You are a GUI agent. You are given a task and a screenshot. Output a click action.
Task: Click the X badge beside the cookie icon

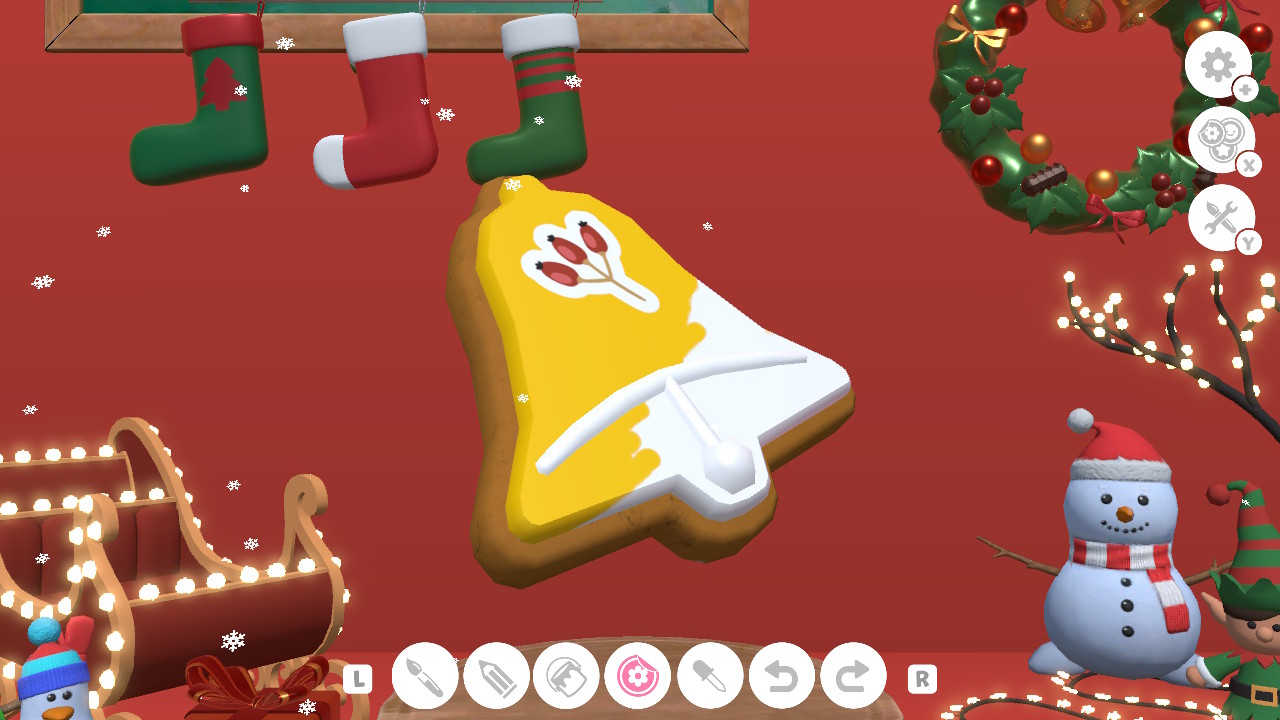pyautogui.click(x=1250, y=165)
